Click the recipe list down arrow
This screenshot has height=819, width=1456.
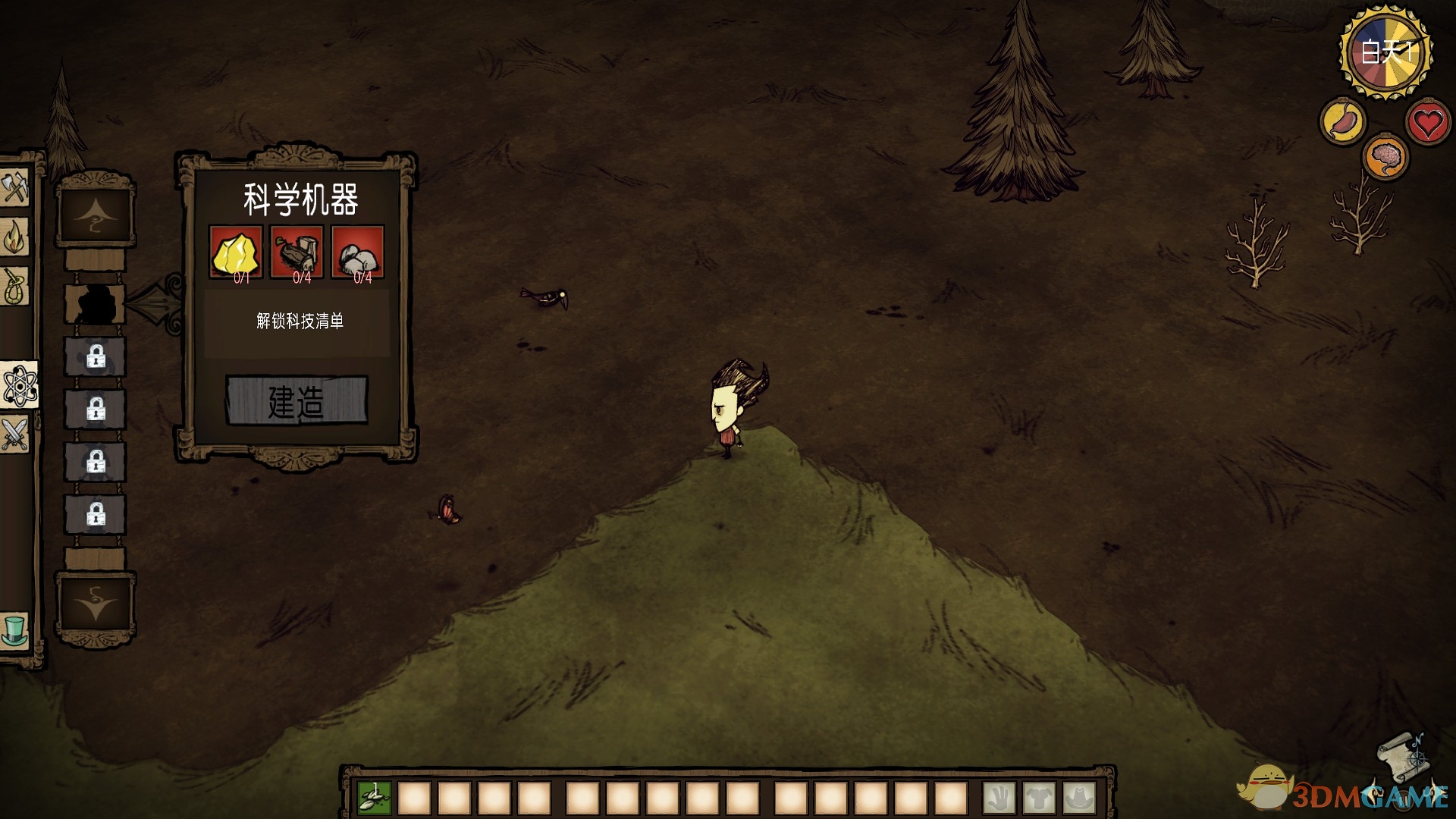tap(96, 603)
